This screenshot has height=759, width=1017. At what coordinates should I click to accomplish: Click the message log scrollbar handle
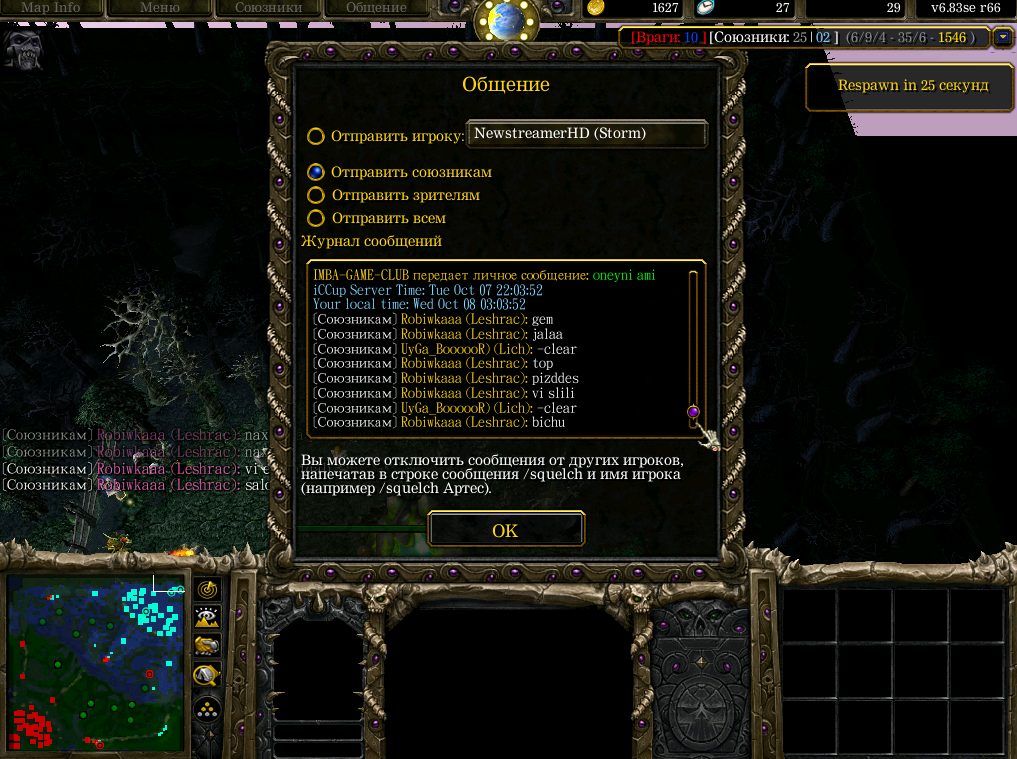click(x=693, y=412)
